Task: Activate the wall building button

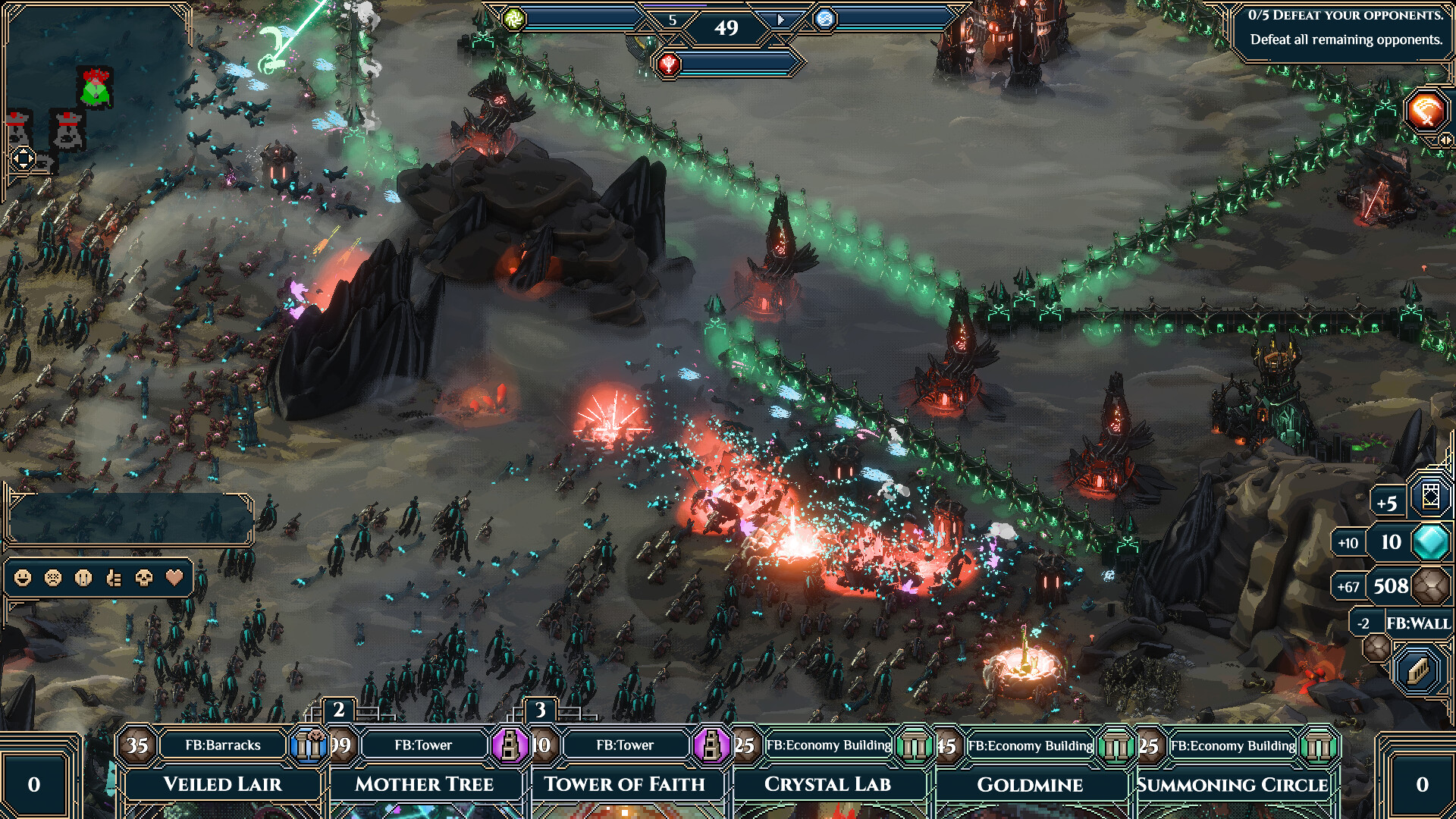Action: coord(1418,670)
